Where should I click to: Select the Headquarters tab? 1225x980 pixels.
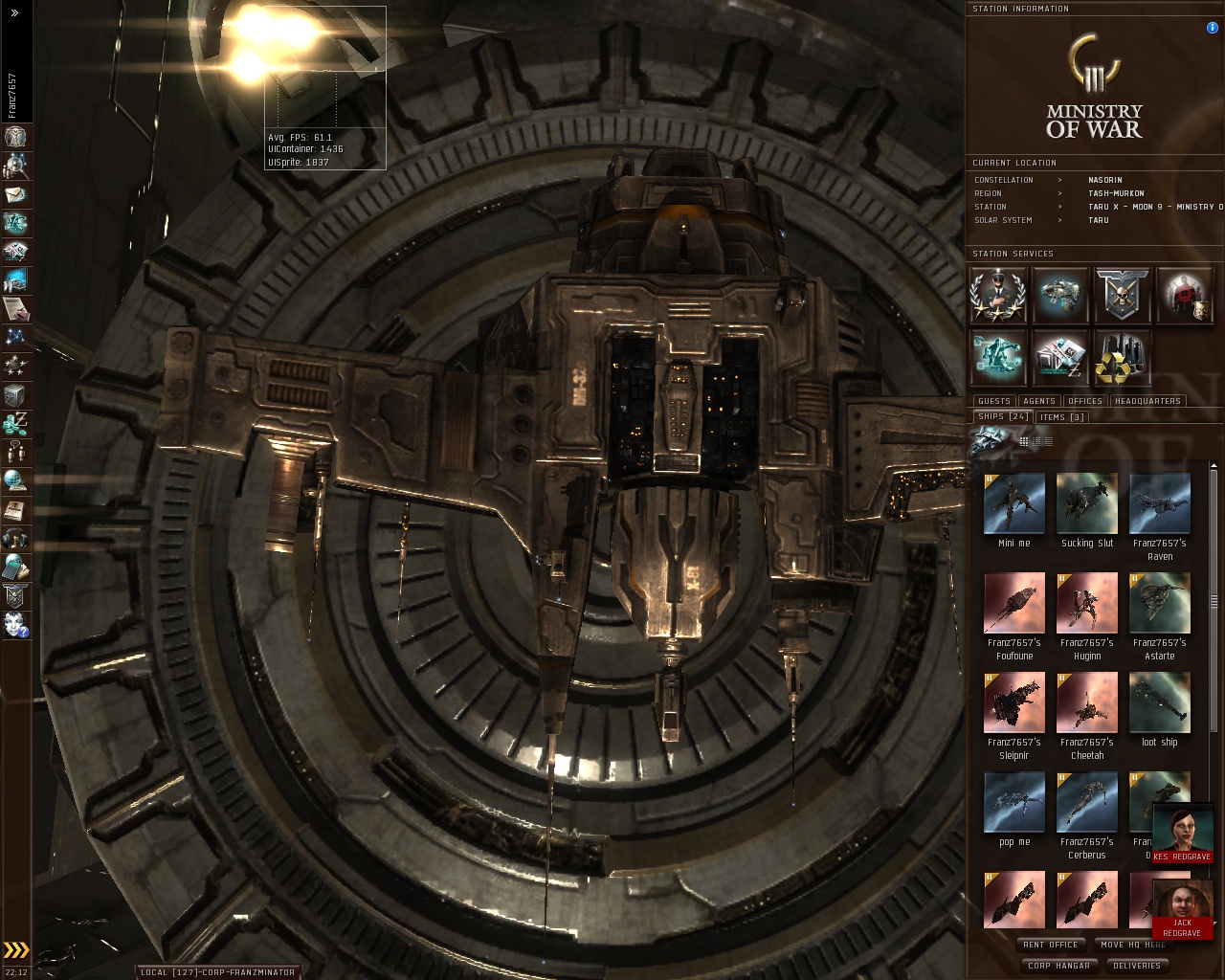(x=1147, y=401)
